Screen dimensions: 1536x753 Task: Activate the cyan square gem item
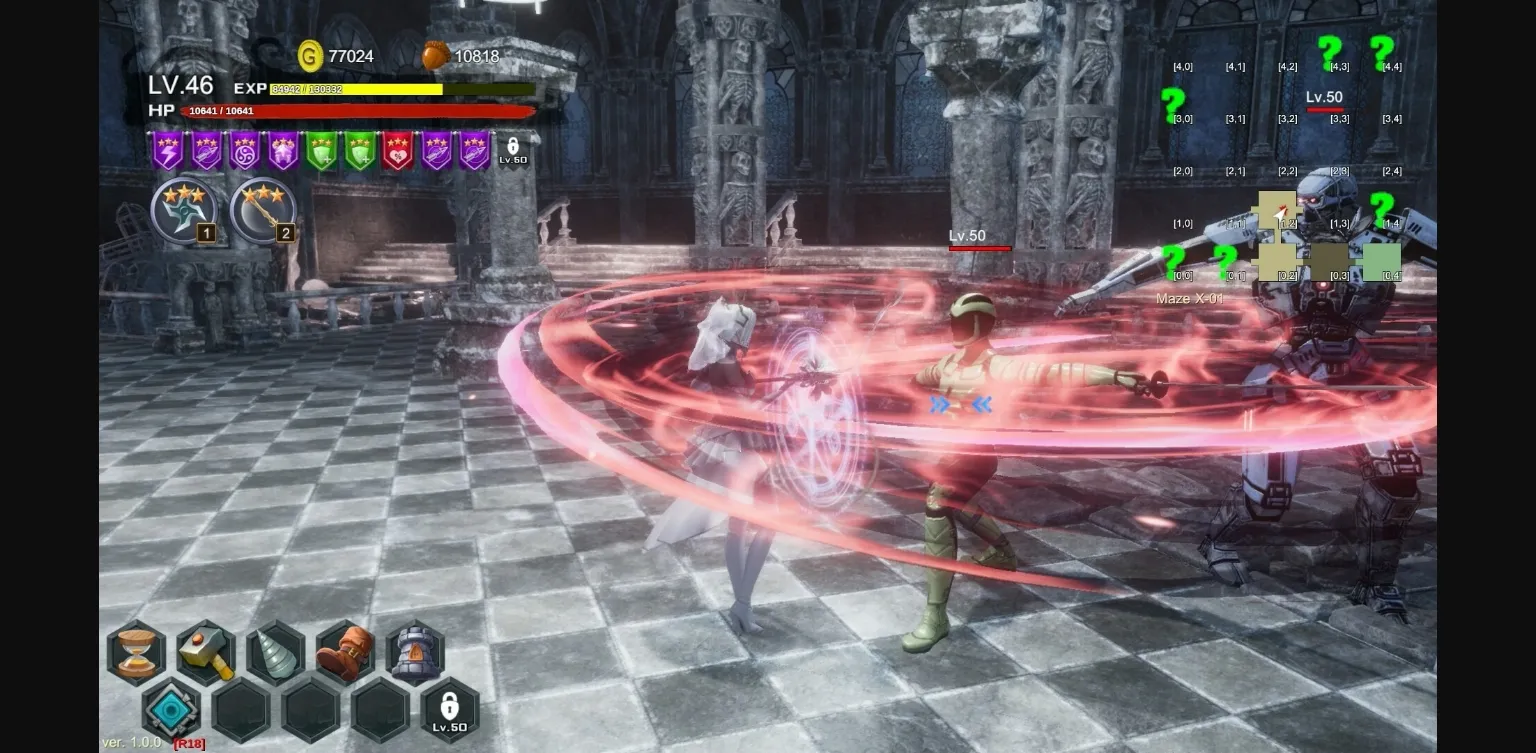(171, 709)
